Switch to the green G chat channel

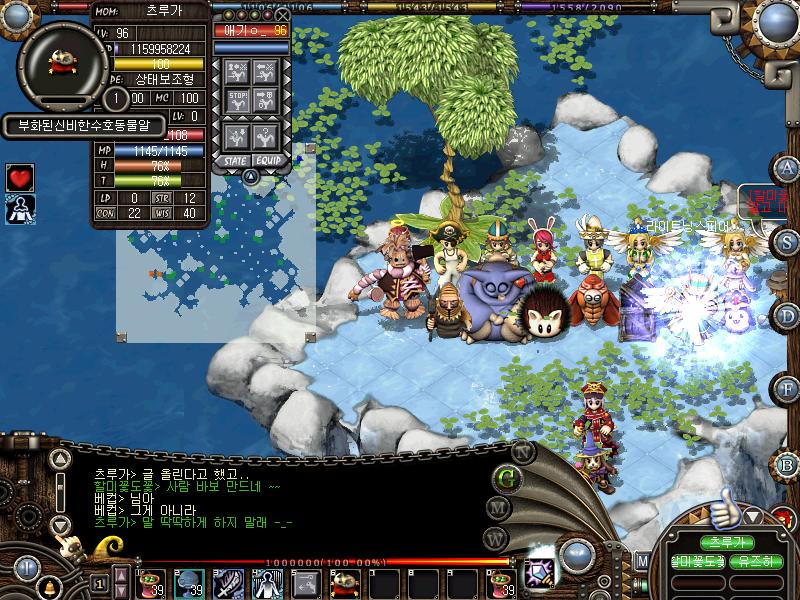click(x=507, y=477)
